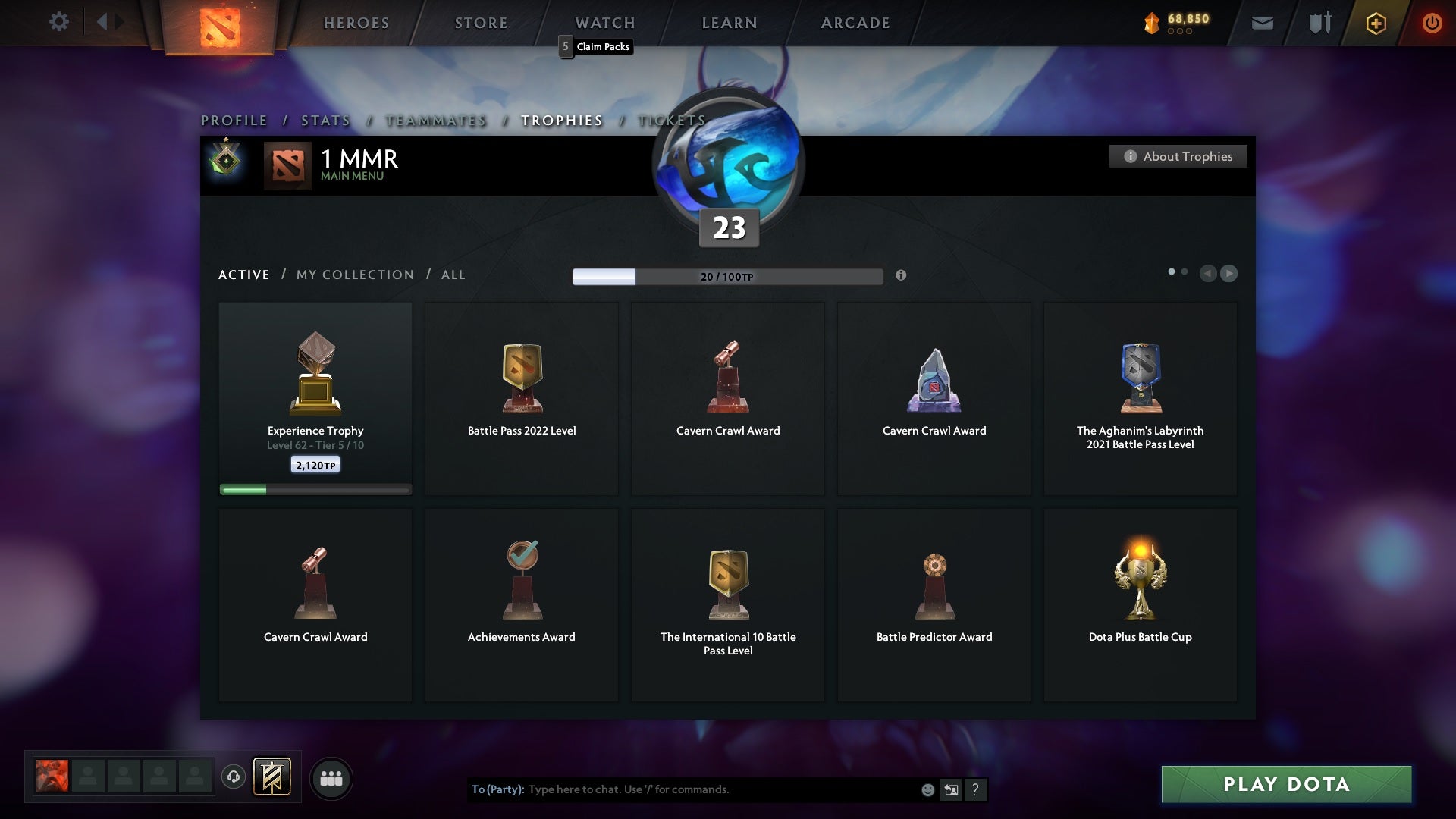
Task: Switch to the MY COLLECTION view
Action: (x=354, y=275)
